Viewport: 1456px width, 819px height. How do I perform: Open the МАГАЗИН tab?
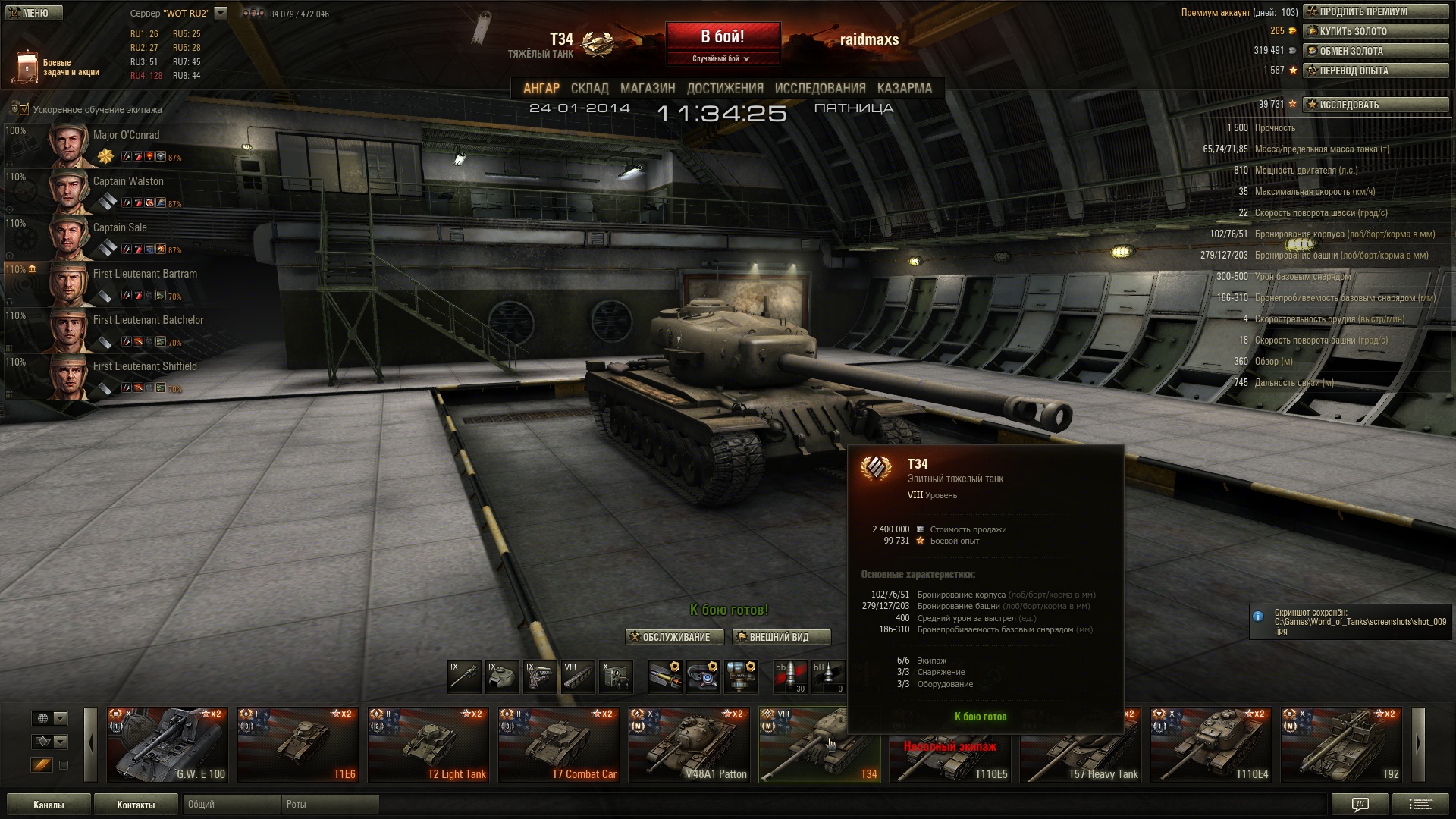pyautogui.click(x=648, y=89)
